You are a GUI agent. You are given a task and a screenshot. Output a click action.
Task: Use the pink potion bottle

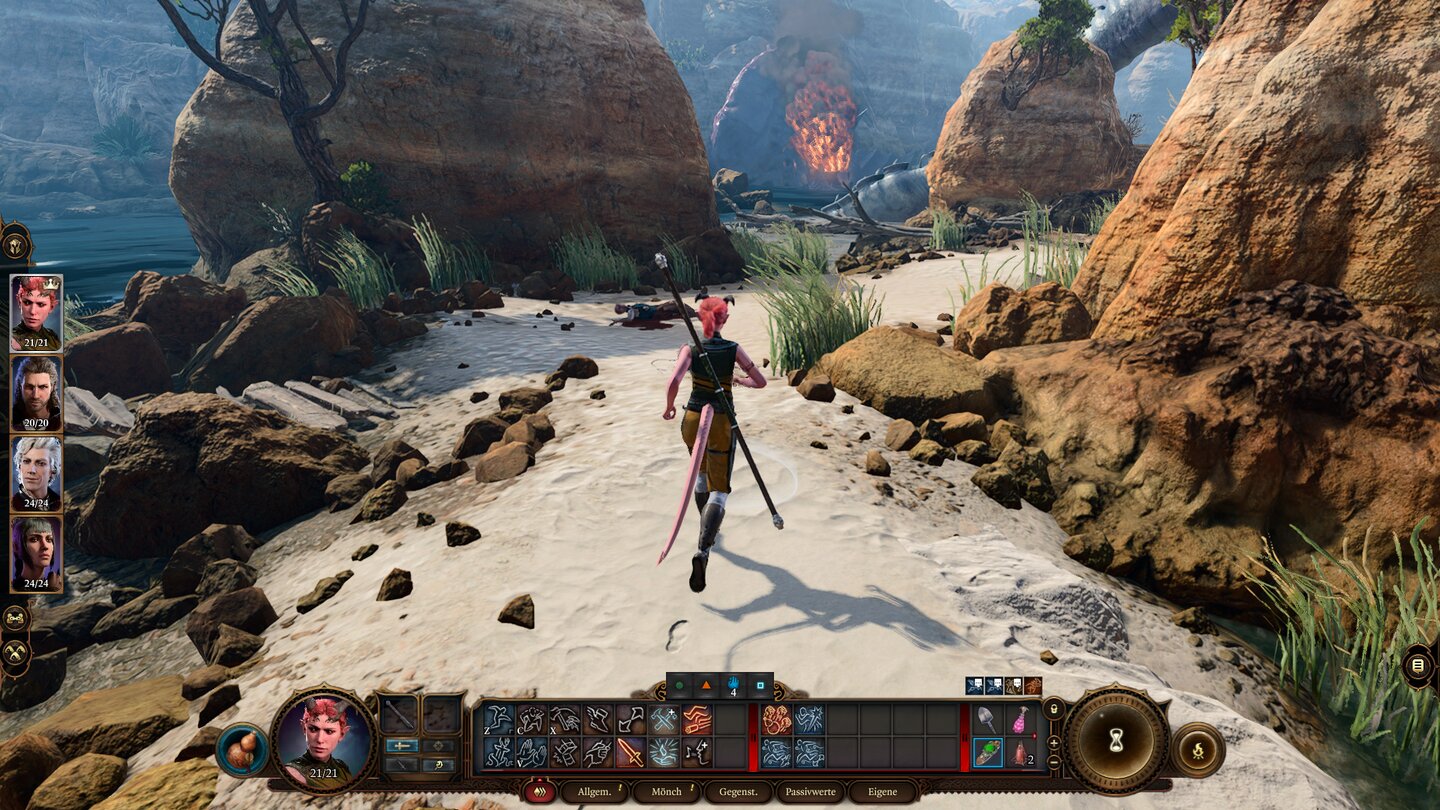(x=1020, y=719)
